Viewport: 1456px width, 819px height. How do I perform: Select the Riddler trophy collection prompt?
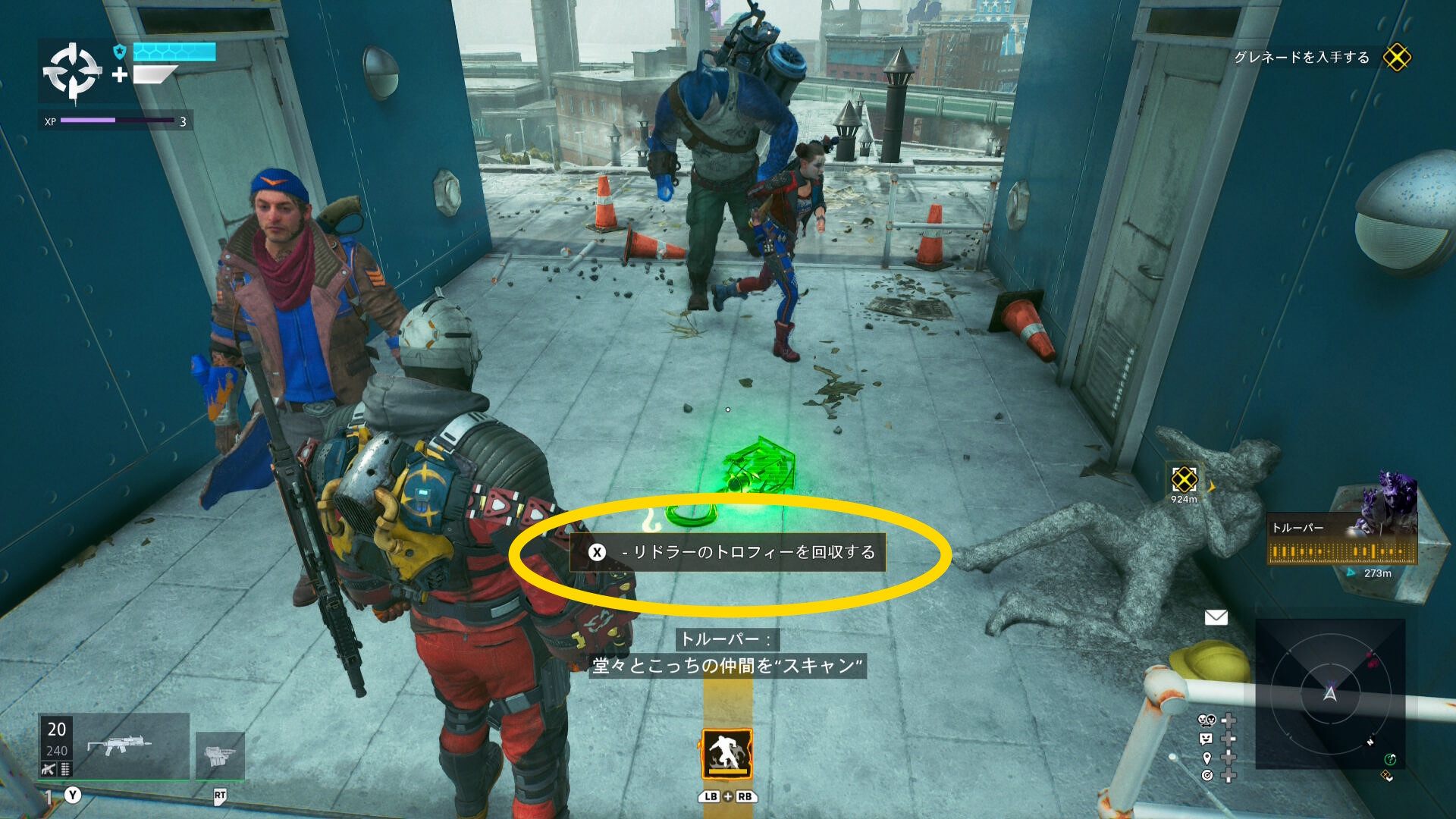(x=728, y=552)
